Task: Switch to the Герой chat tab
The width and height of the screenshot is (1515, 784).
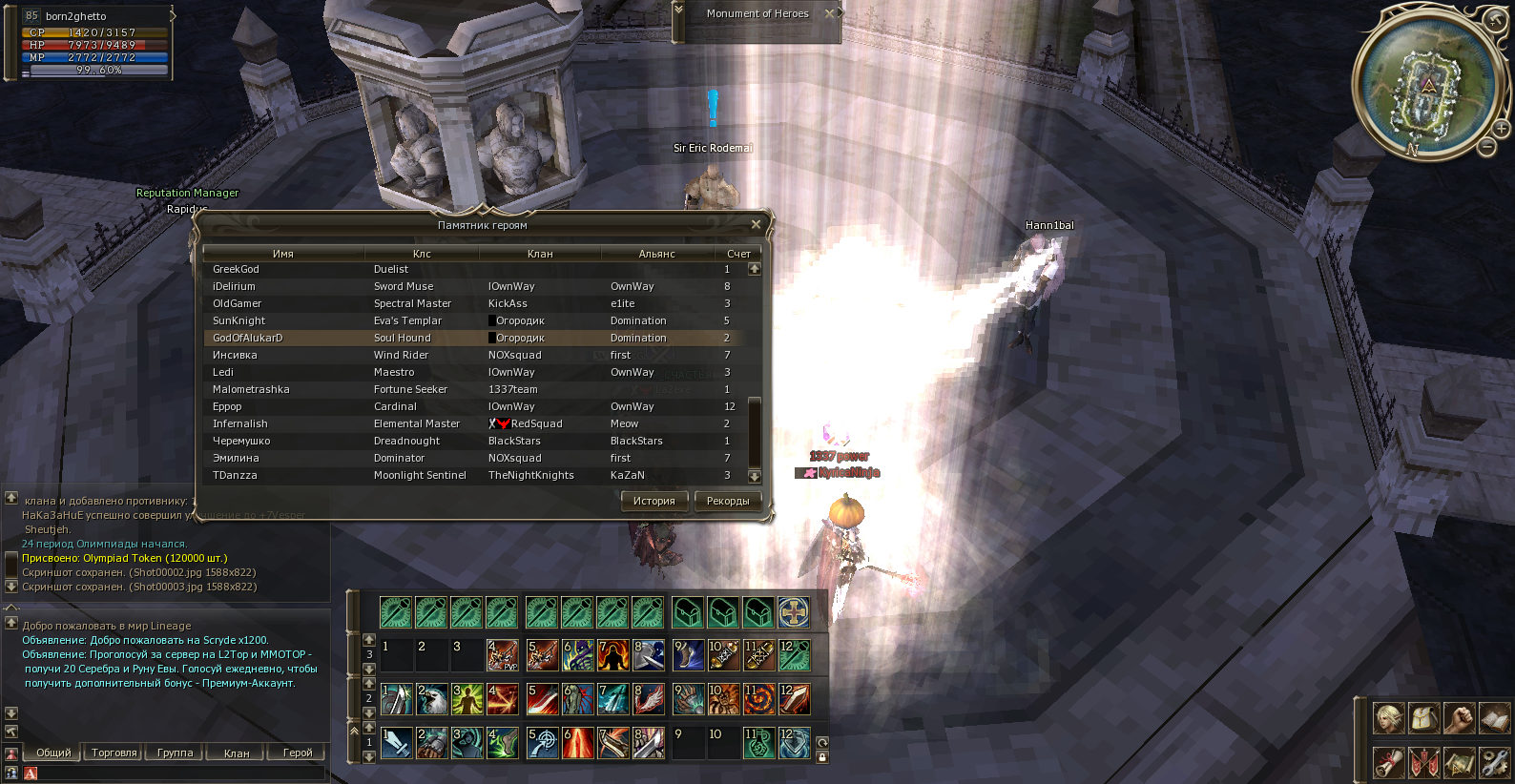Action: coord(298,753)
